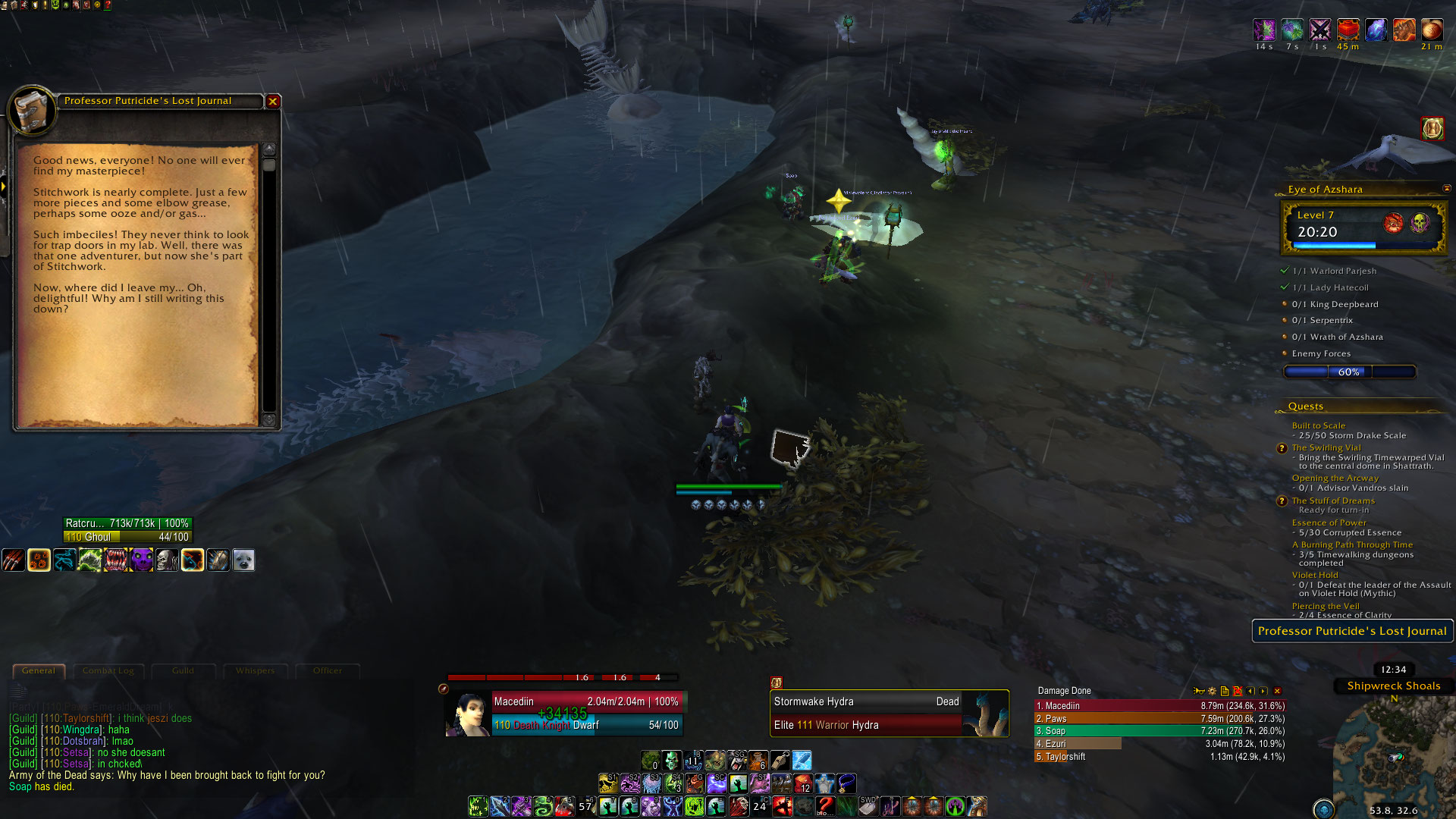Image resolution: width=1456 pixels, height=819 pixels.
Task: Close the Damage Done meter window
Action: point(1277,691)
